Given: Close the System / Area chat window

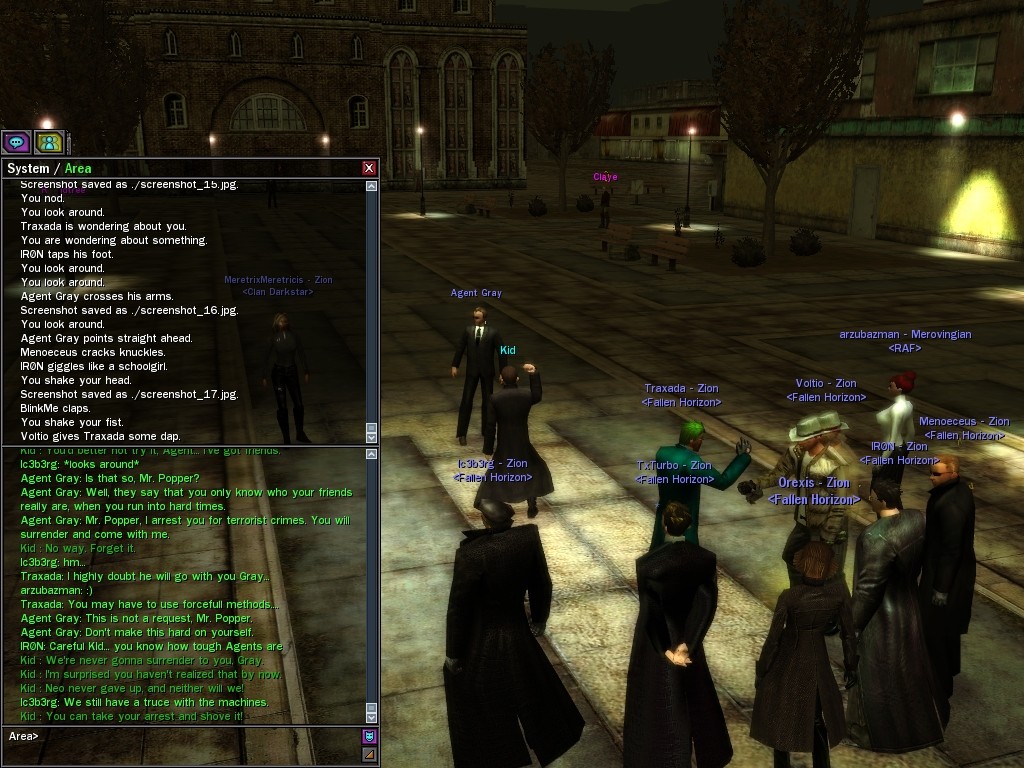Looking at the screenshot, I should click(x=369, y=168).
